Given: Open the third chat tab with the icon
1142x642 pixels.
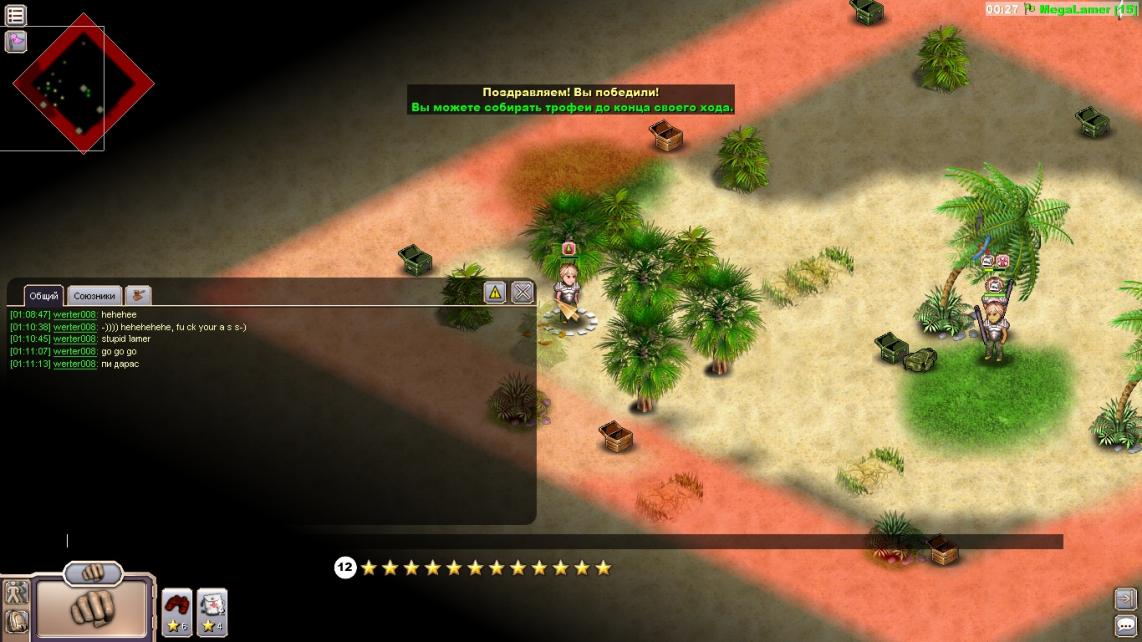Looking at the screenshot, I should click(x=138, y=295).
